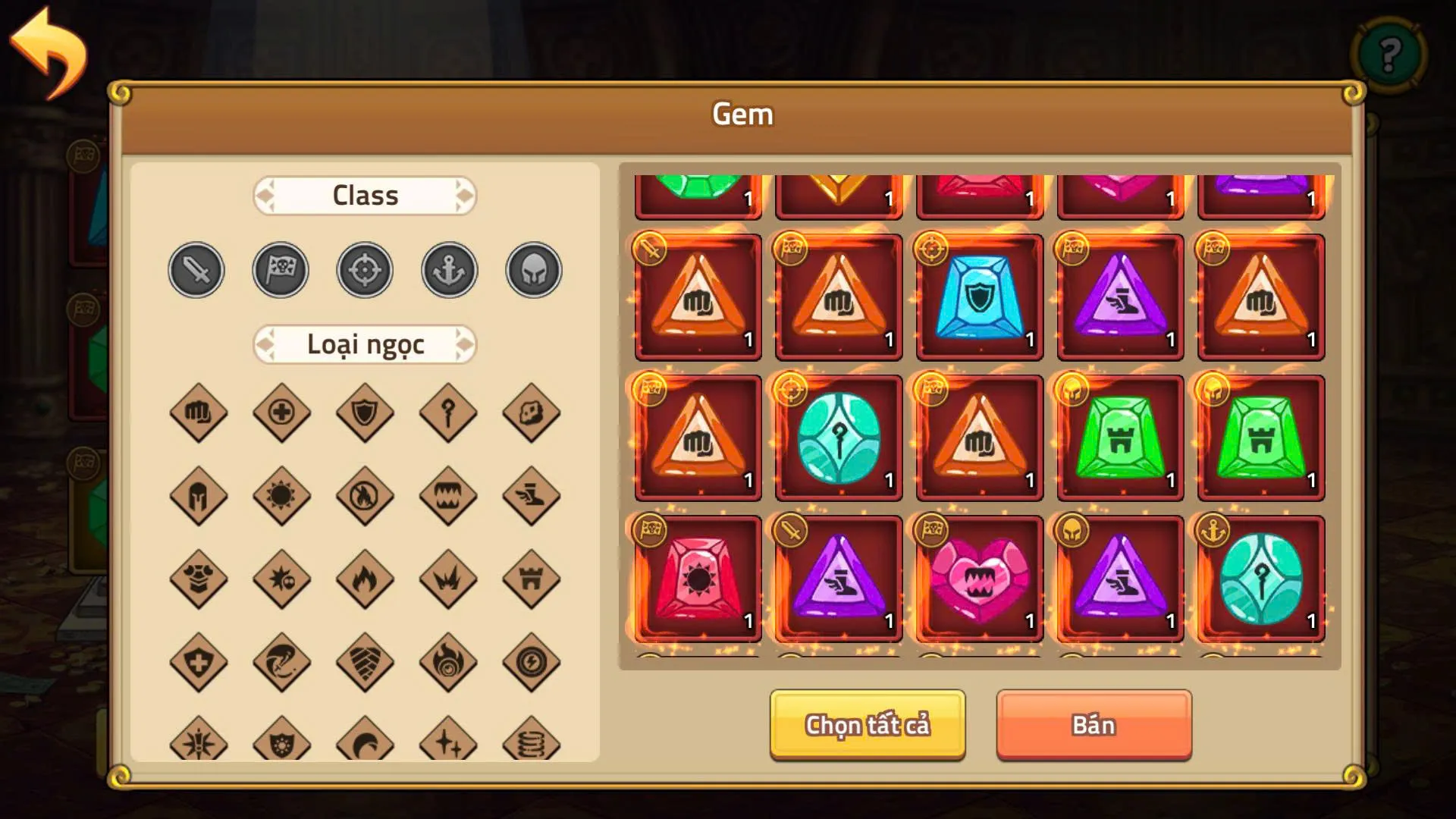Viewport: 1456px width, 819px height.
Task: Filter gems by the winged boot speed type
Action: pyautogui.click(x=531, y=497)
